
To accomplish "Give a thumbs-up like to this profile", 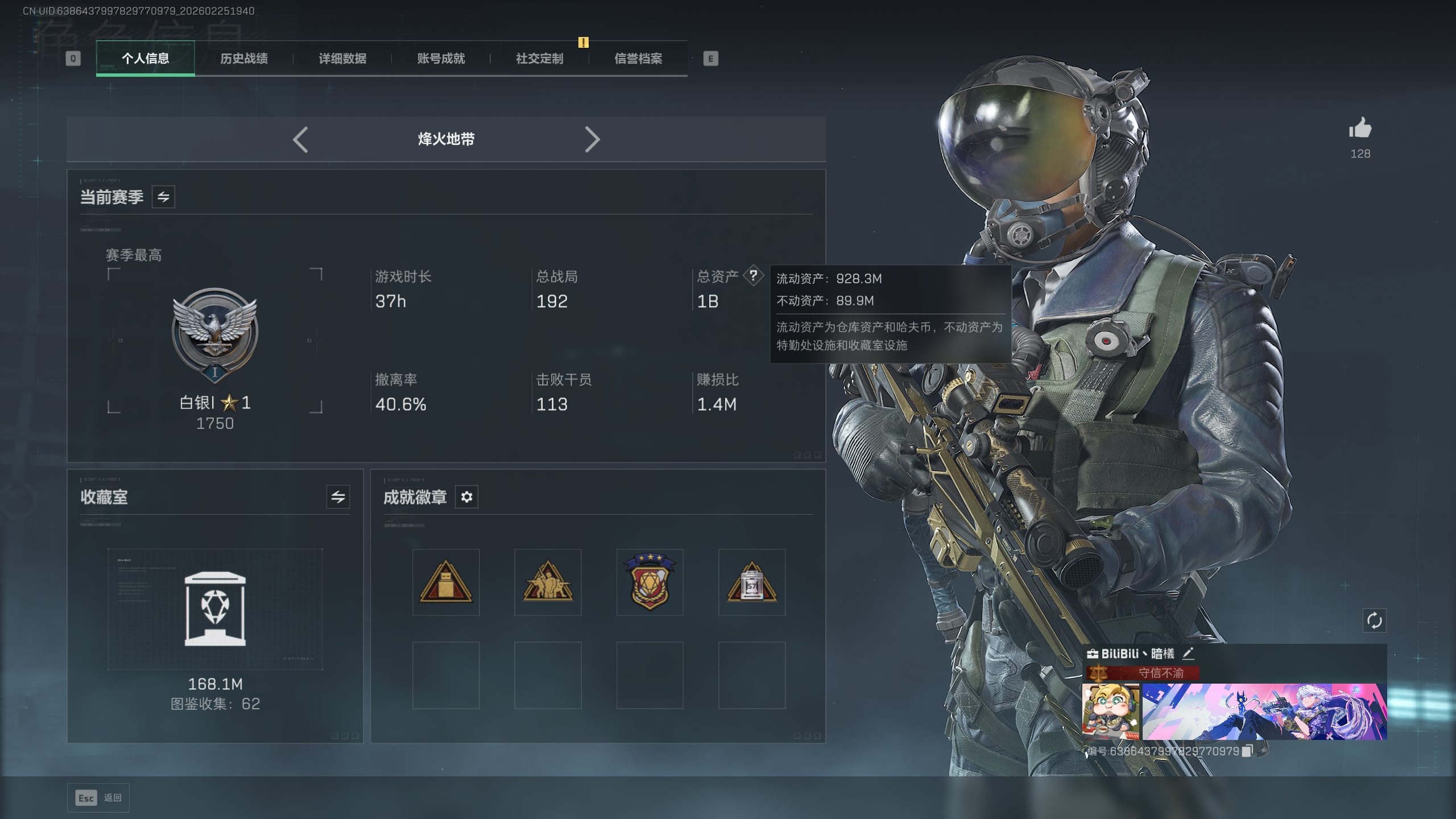I will [x=1360, y=129].
